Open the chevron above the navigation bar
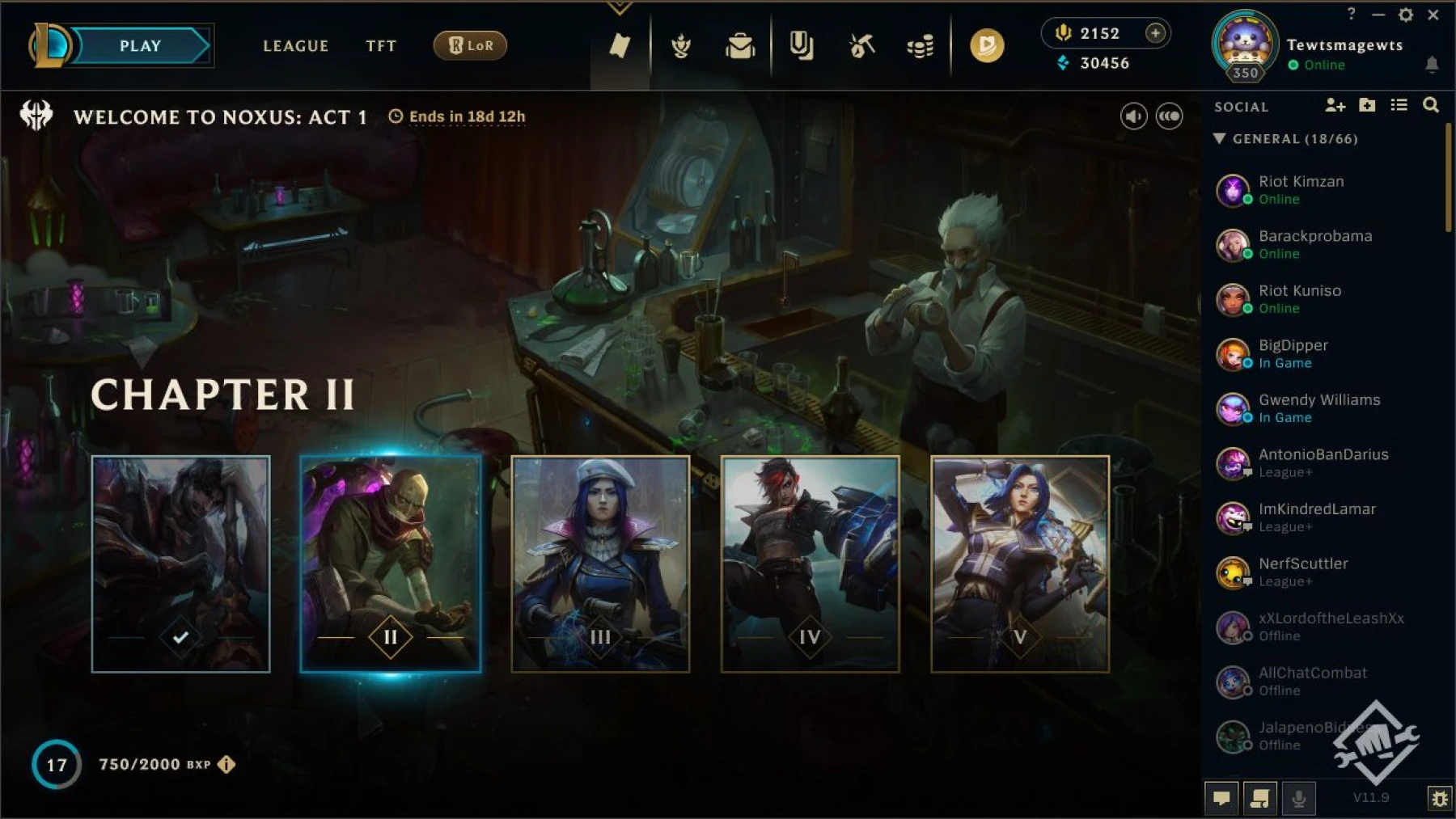The height and width of the screenshot is (819, 1456). [x=620, y=6]
